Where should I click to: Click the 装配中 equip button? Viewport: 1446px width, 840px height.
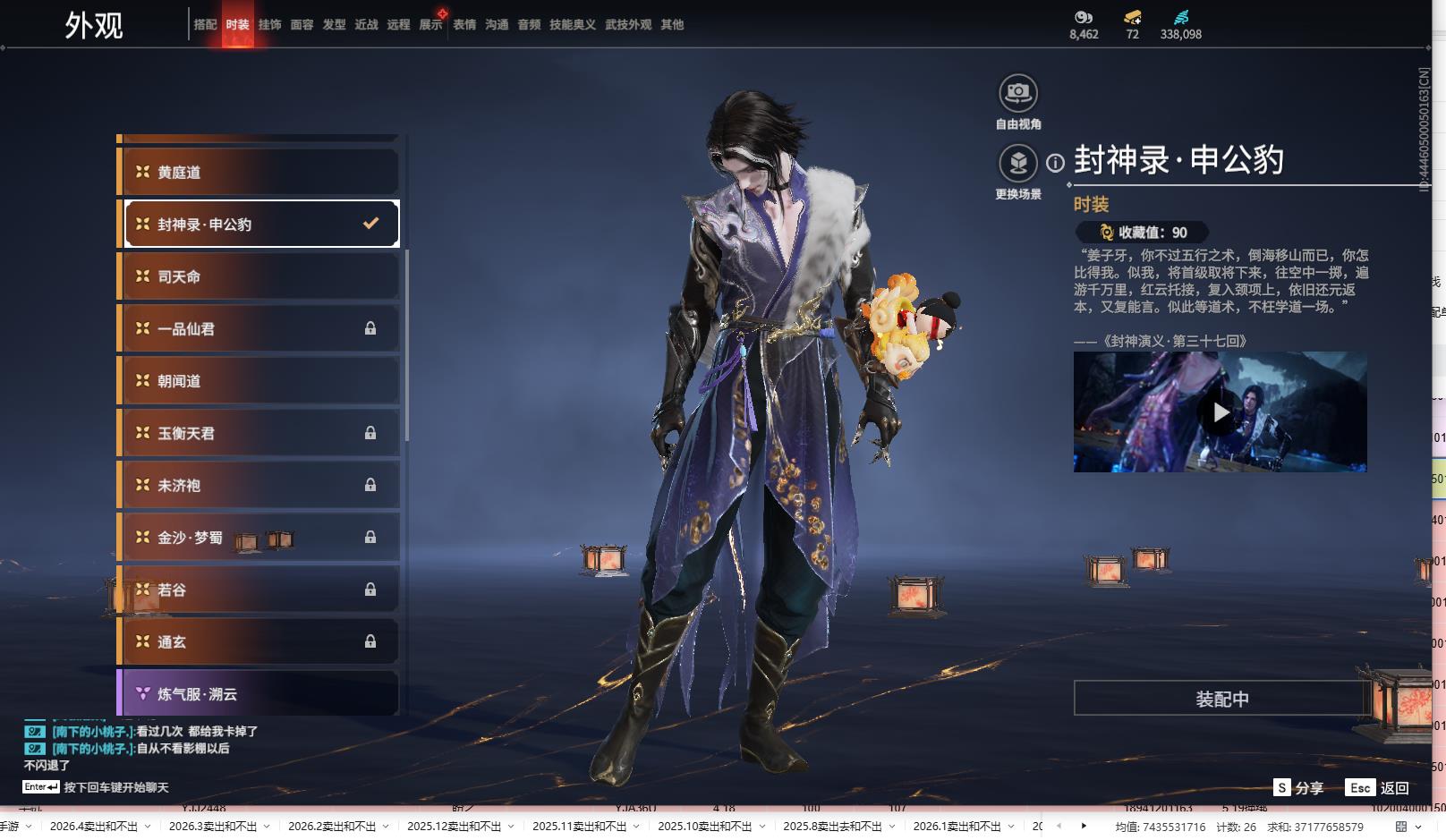point(1221,699)
